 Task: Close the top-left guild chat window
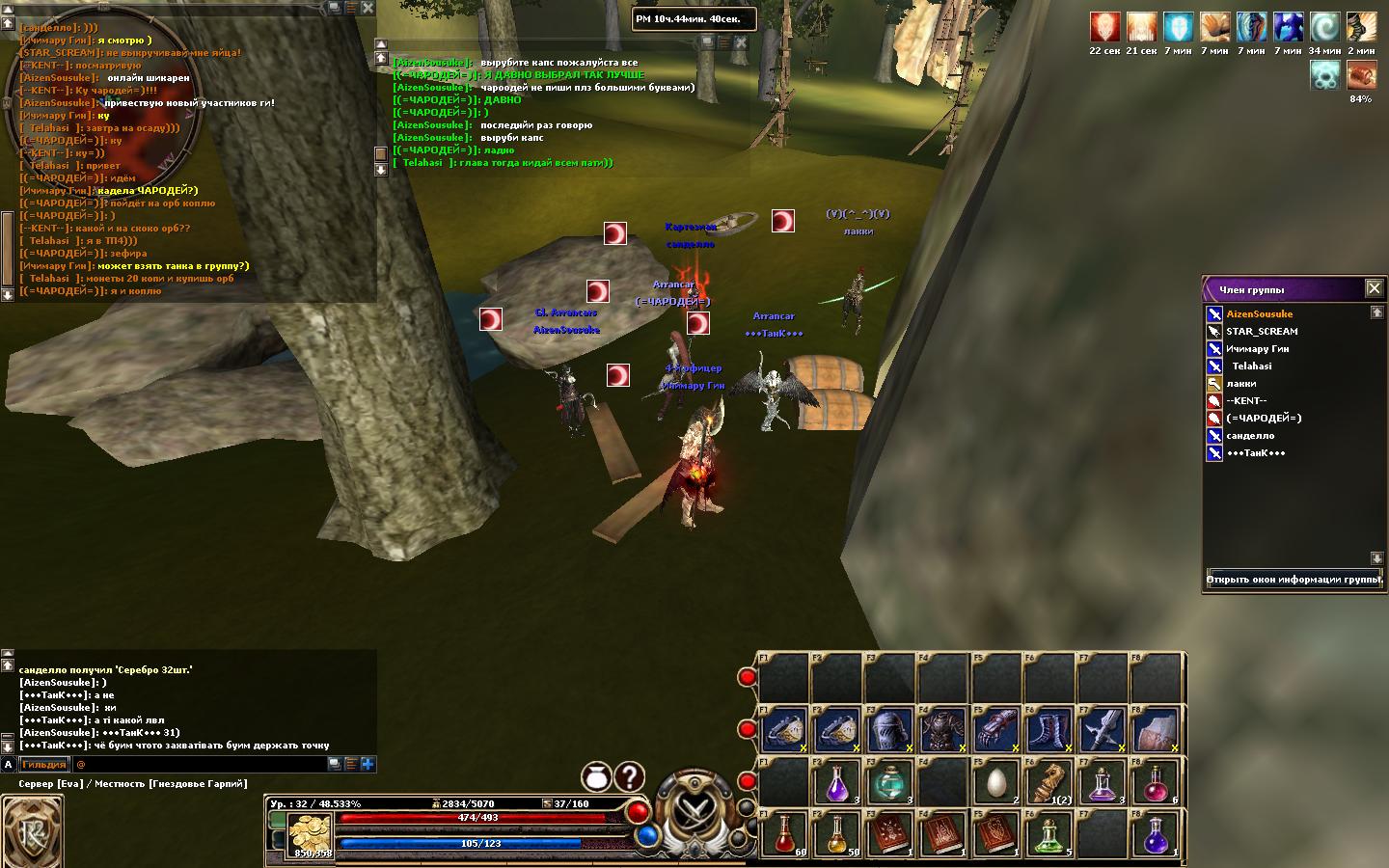click(368, 8)
